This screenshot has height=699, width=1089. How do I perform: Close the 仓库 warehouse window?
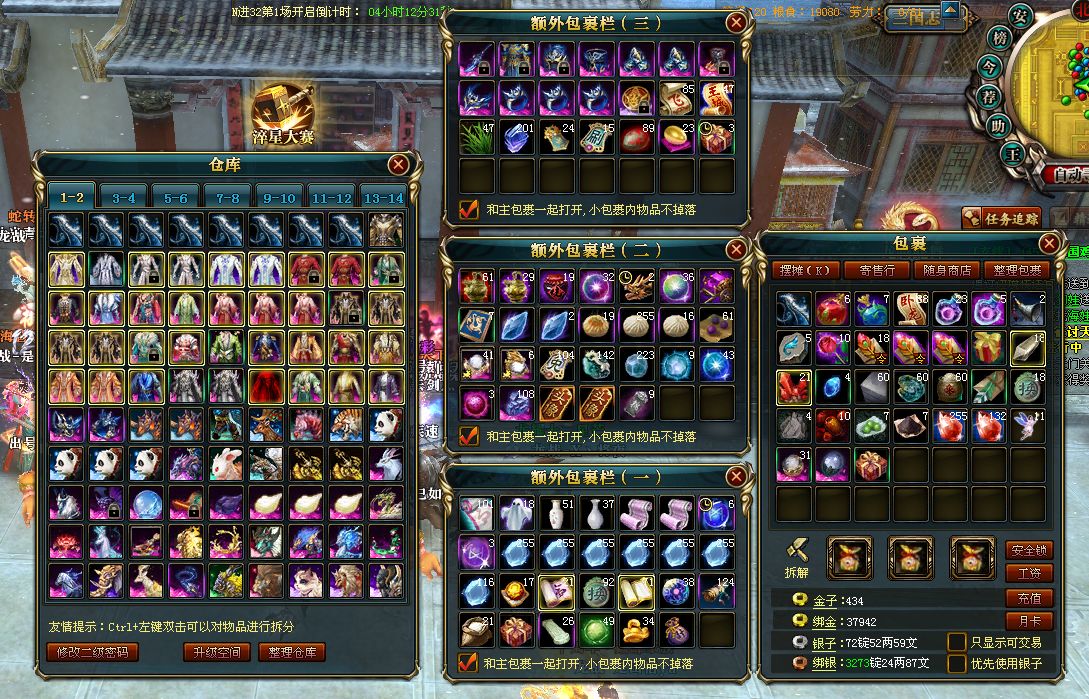[399, 165]
